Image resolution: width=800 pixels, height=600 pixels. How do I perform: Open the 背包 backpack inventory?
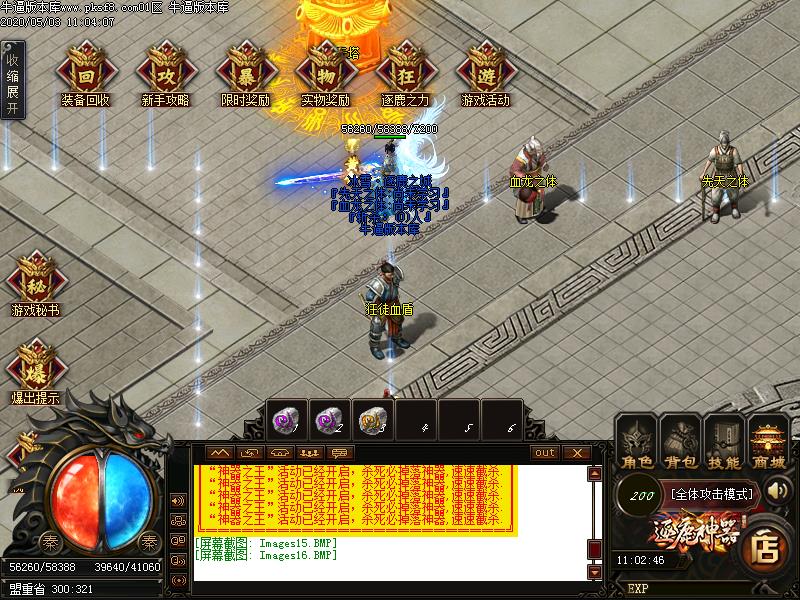681,443
